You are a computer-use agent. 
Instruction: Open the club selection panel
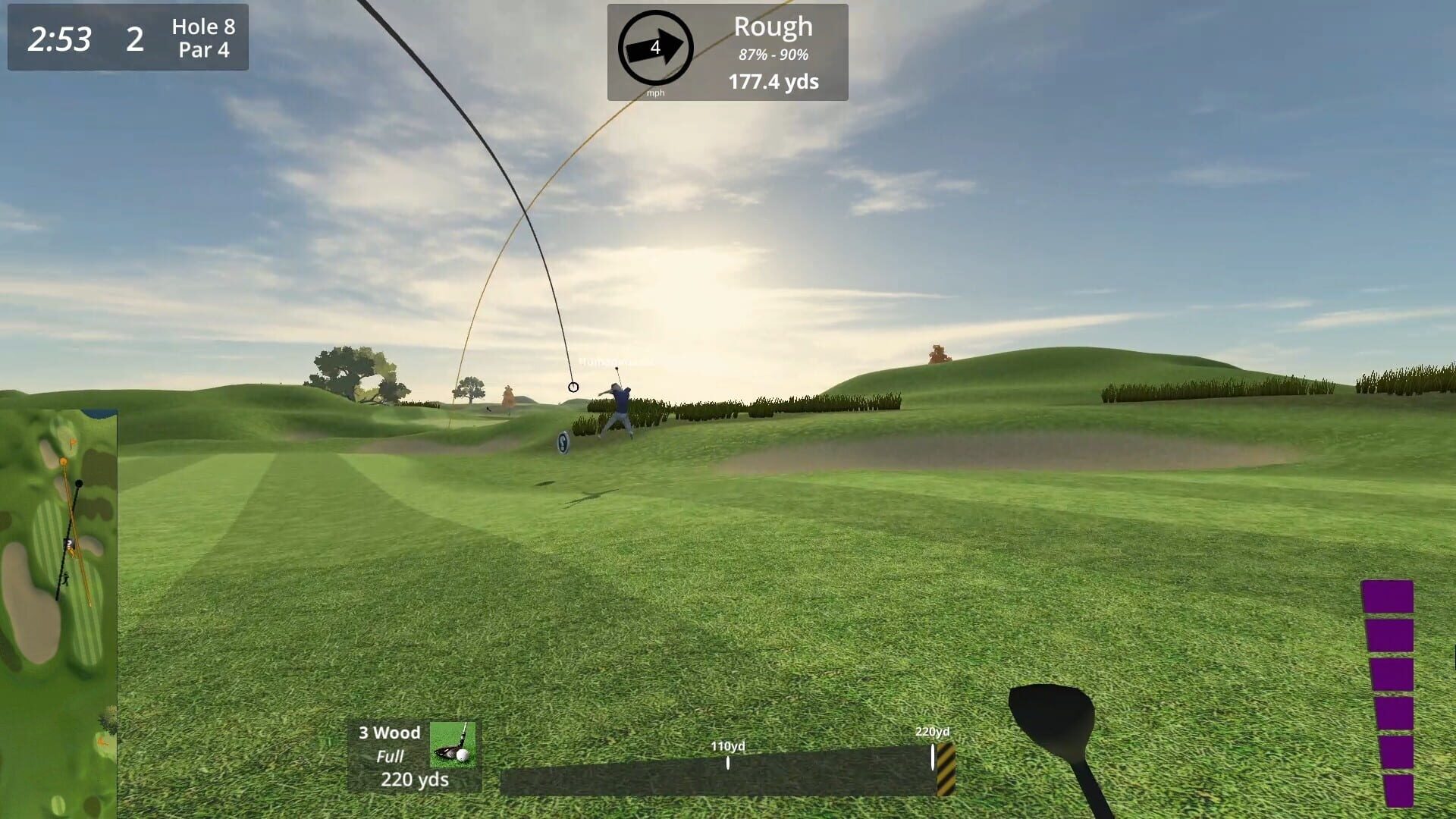click(413, 755)
